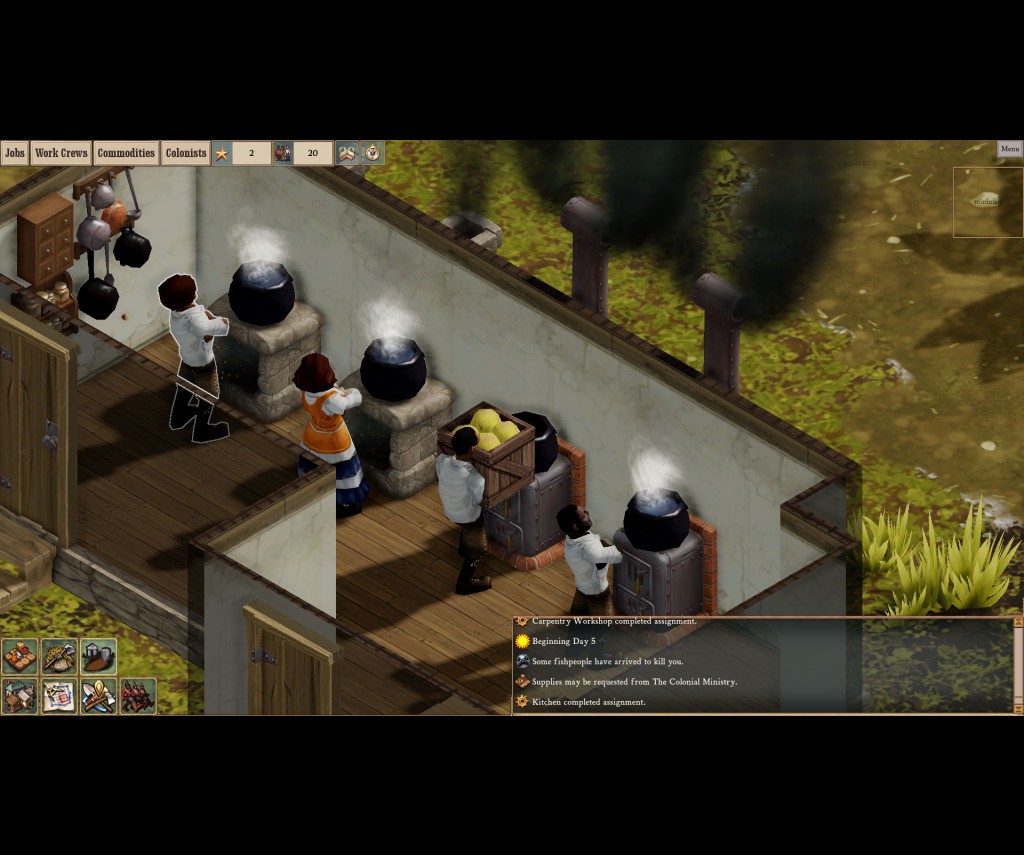Viewport: 1024px width, 855px height.
Task: Open the stockpile crates build icon
Action: tap(20, 657)
